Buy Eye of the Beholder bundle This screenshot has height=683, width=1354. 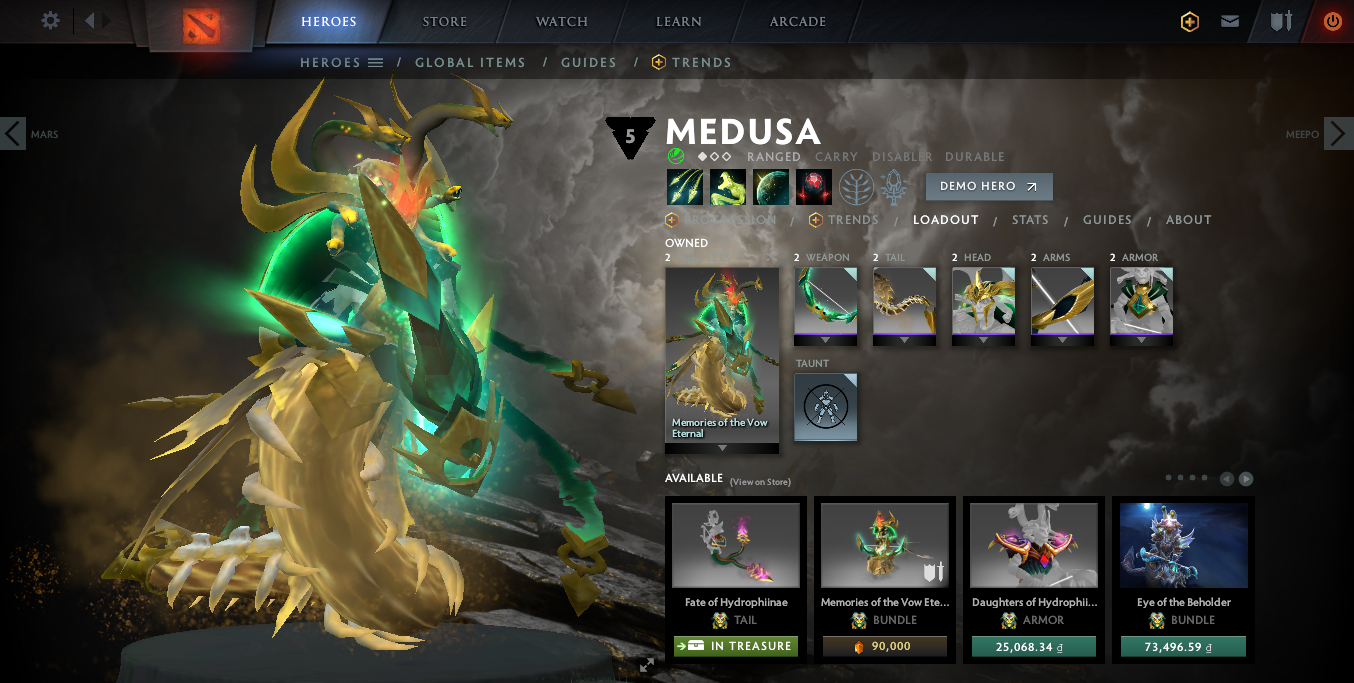(1183, 647)
